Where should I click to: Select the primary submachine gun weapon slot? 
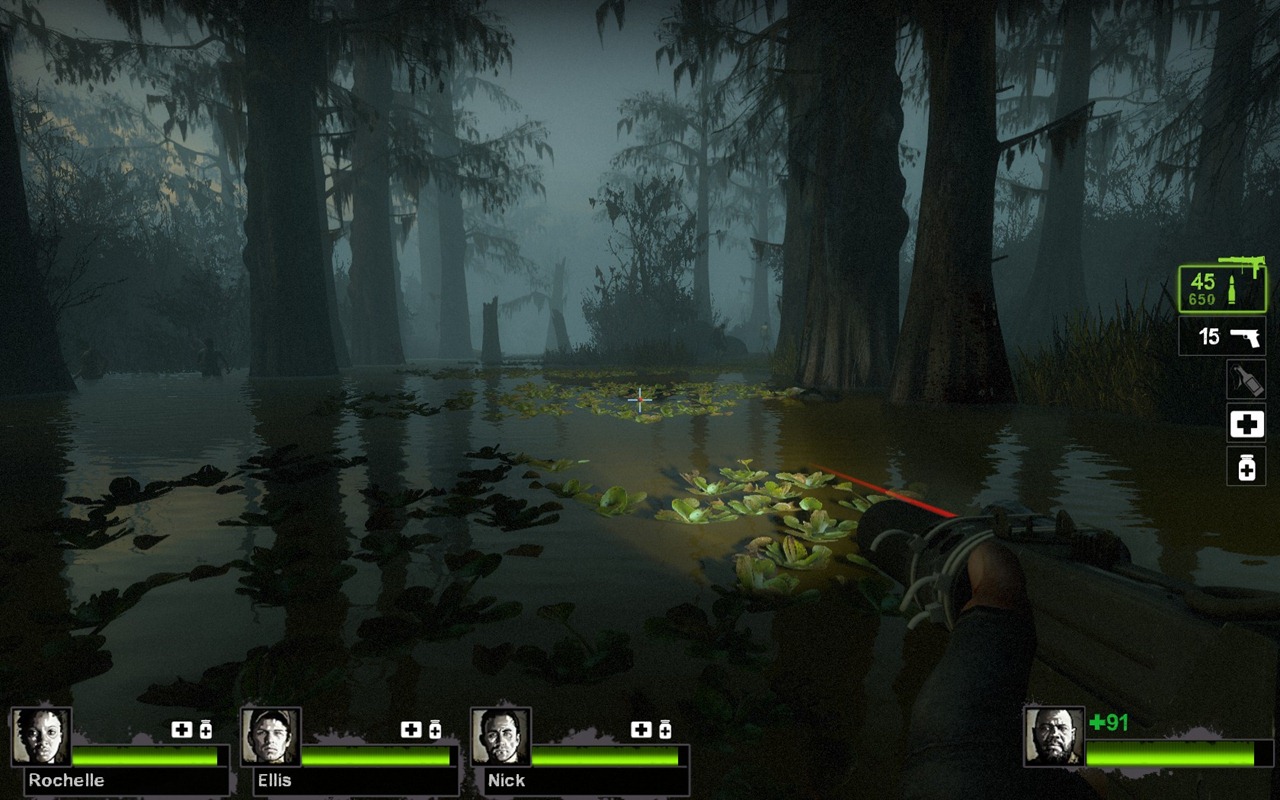click(1221, 289)
